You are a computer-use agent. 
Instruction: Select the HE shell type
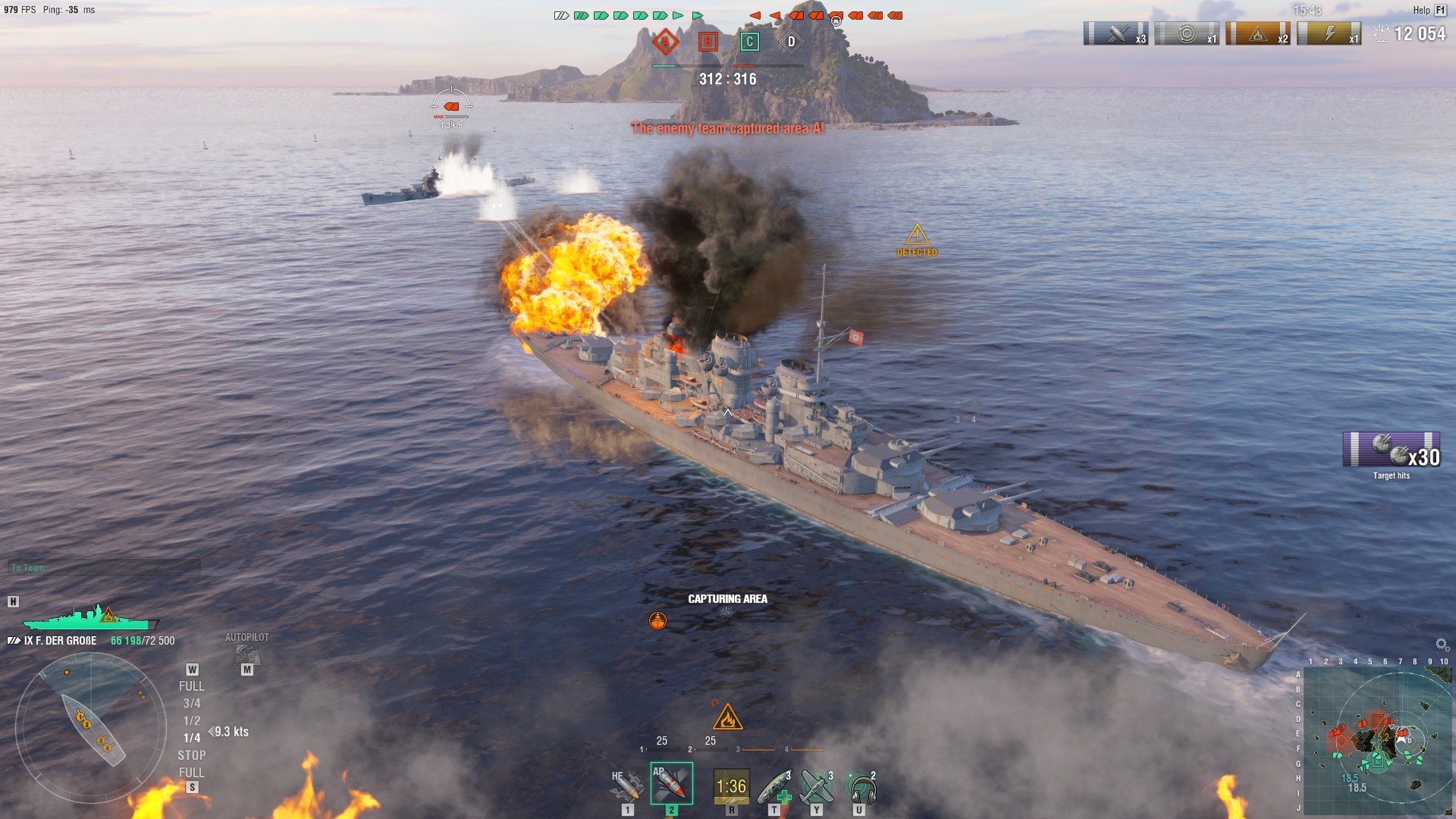pyautogui.click(x=627, y=786)
